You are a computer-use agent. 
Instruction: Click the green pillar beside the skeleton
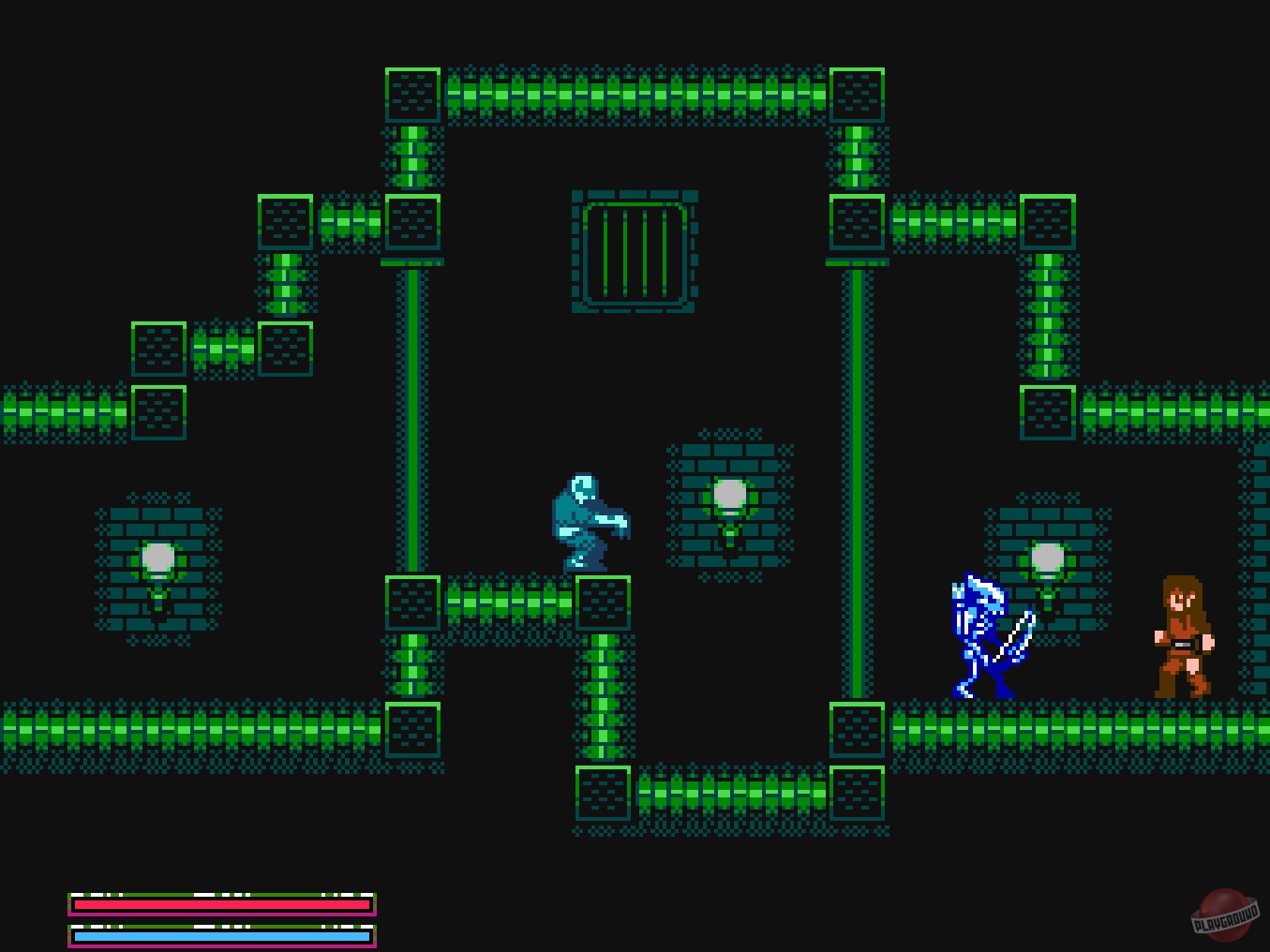point(859,469)
